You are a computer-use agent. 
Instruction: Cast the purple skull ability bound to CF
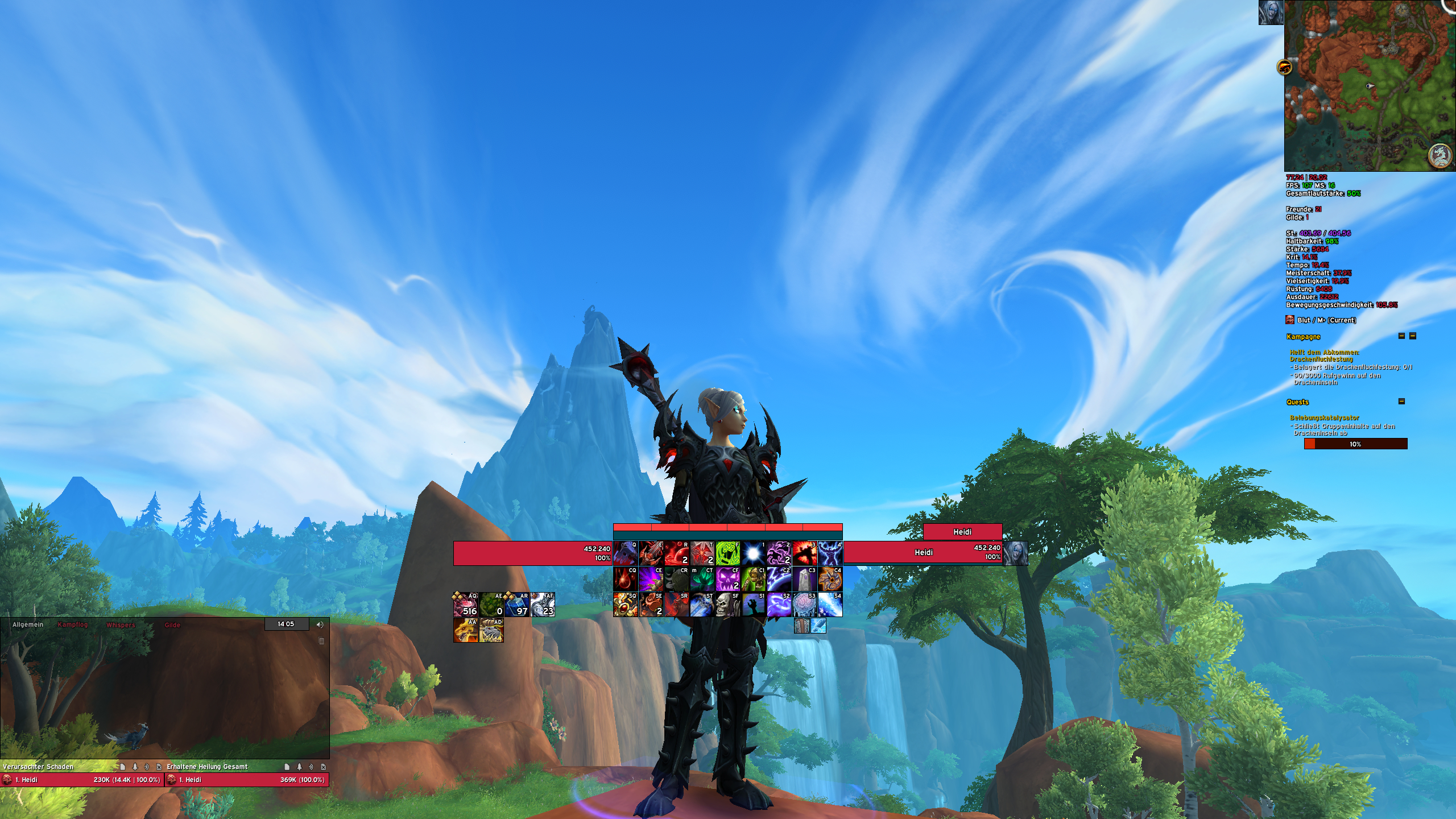click(x=727, y=578)
